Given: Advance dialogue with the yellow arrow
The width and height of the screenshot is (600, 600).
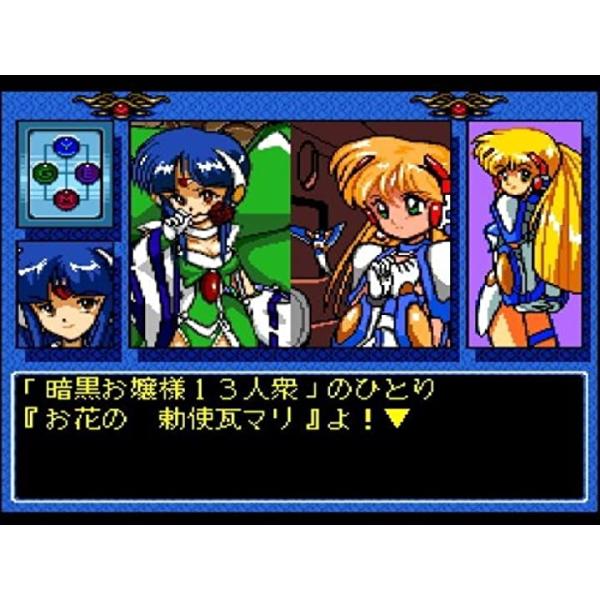Looking at the screenshot, I should click(397, 418).
